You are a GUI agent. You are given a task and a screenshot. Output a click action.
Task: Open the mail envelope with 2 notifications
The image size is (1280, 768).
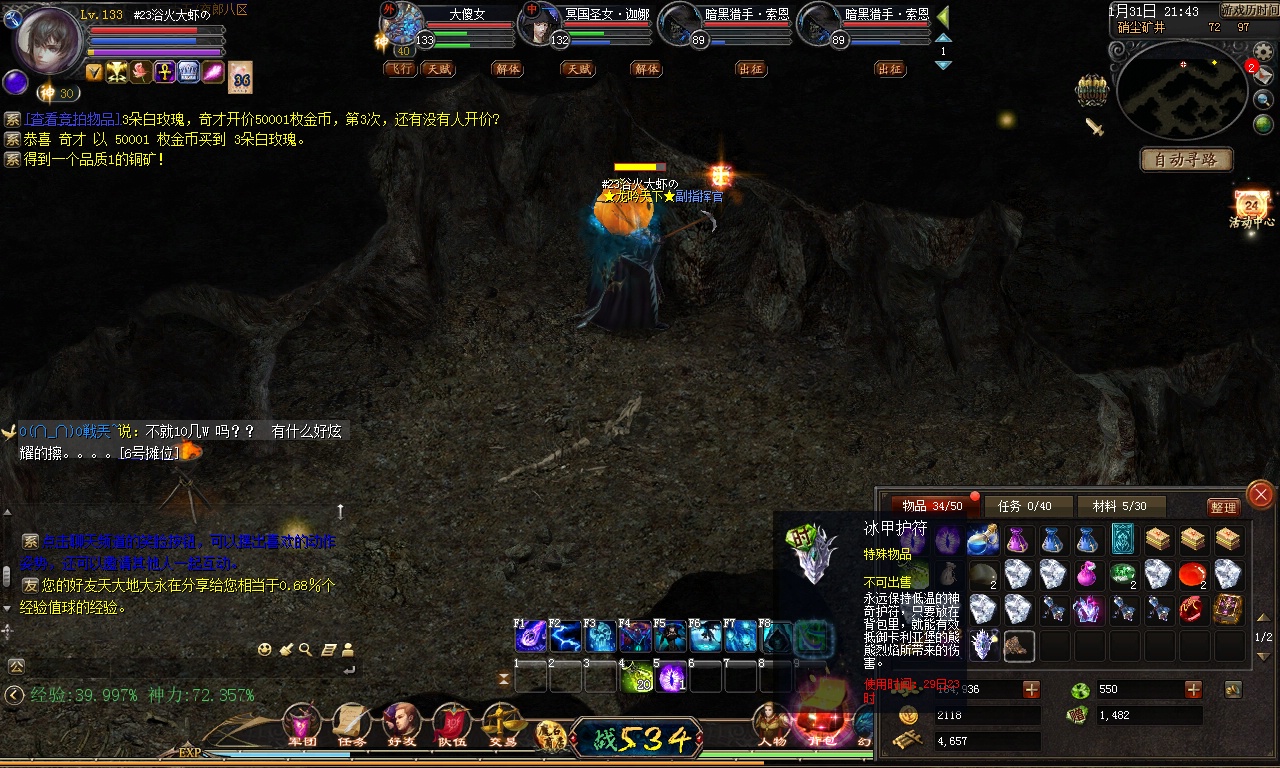(x=1263, y=75)
